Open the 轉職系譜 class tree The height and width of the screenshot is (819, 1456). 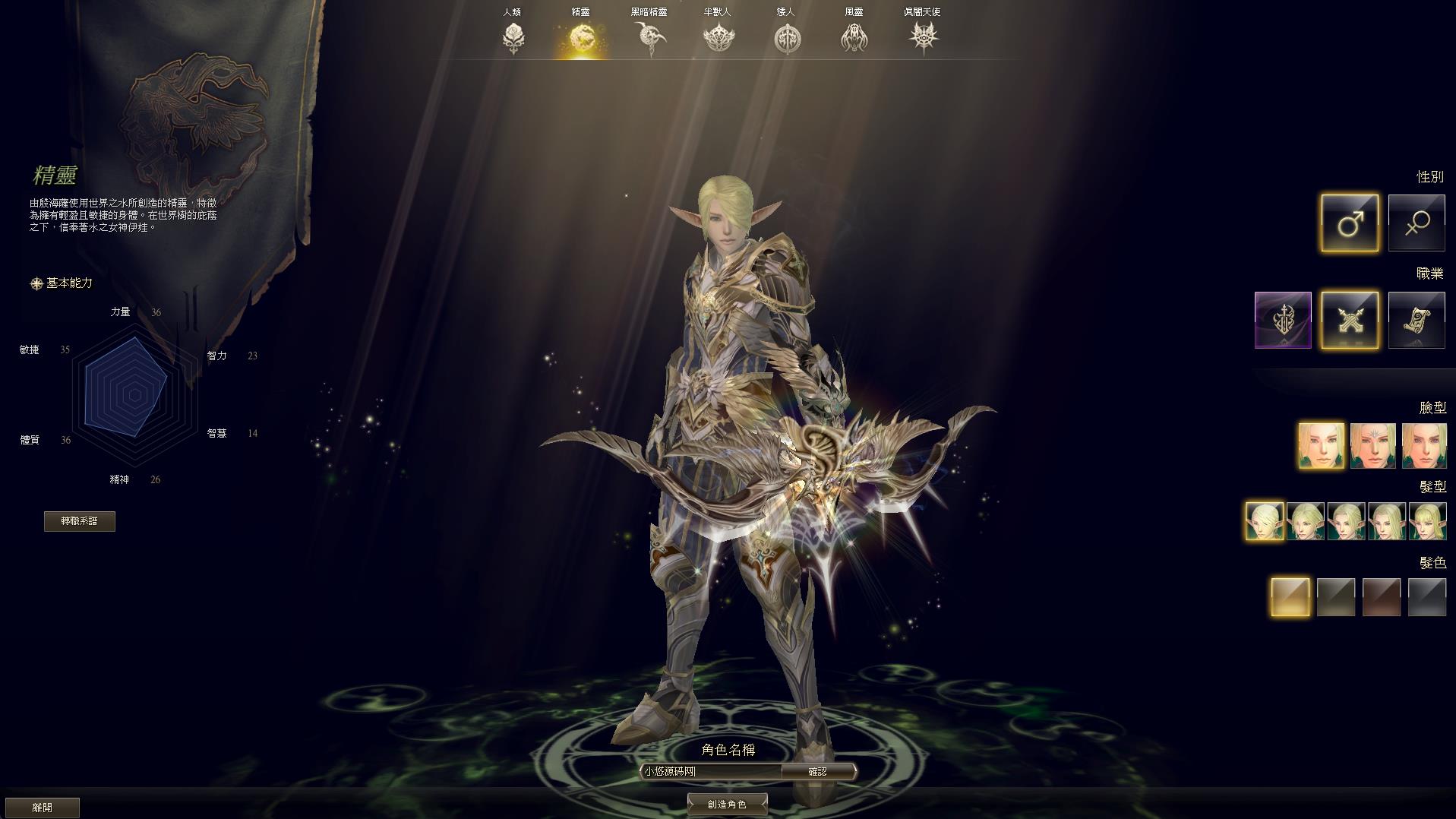point(80,521)
